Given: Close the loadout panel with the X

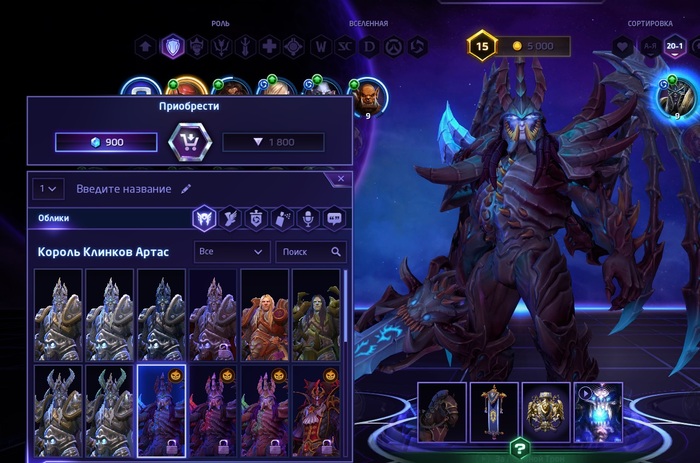Looking at the screenshot, I should (x=341, y=179).
